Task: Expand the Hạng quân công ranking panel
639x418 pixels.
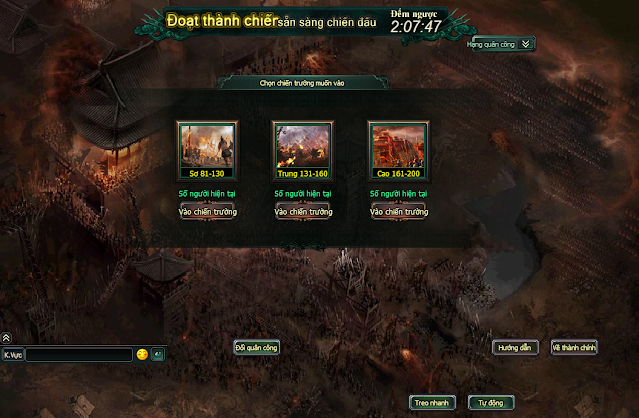Action: click(526, 44)
